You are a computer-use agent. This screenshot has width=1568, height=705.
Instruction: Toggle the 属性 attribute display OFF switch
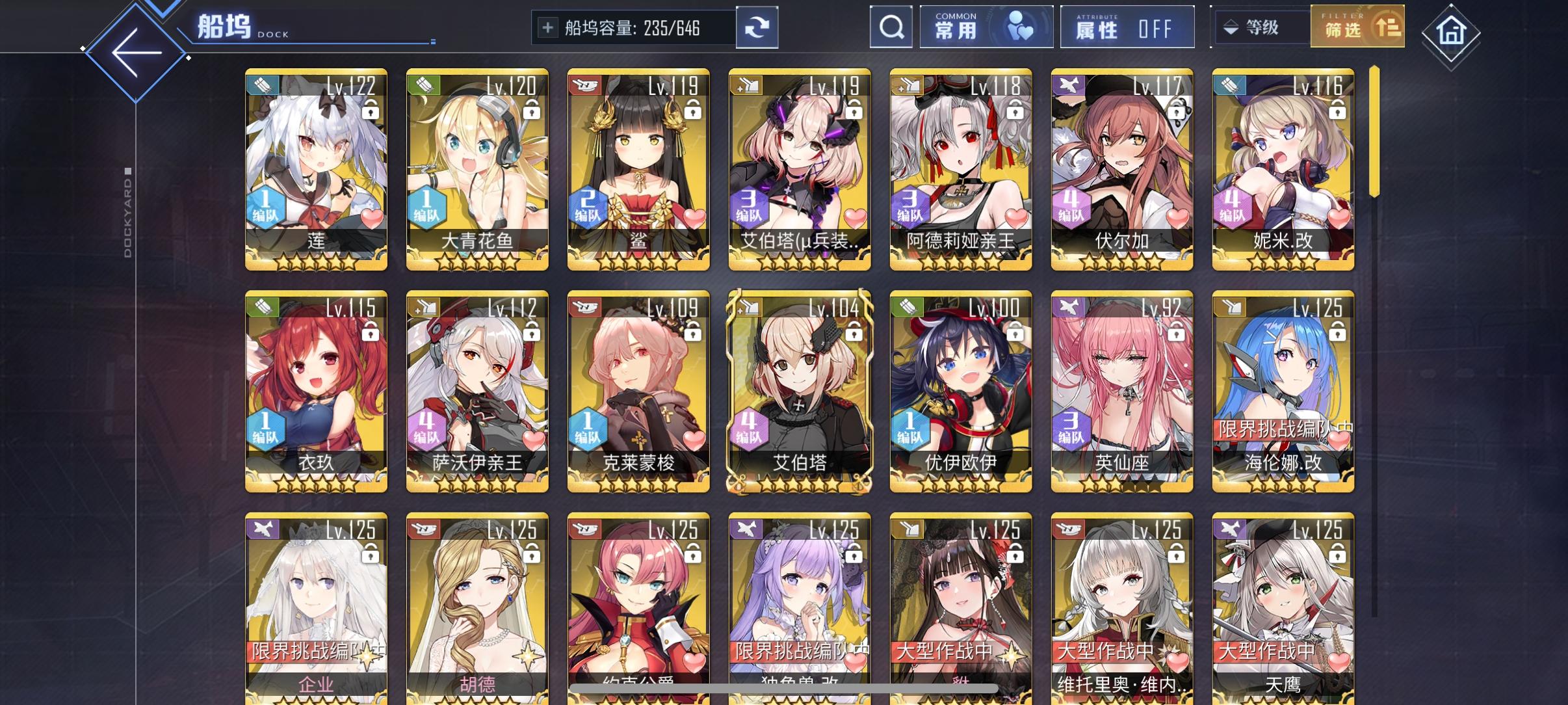click(x=1128, y=27)
